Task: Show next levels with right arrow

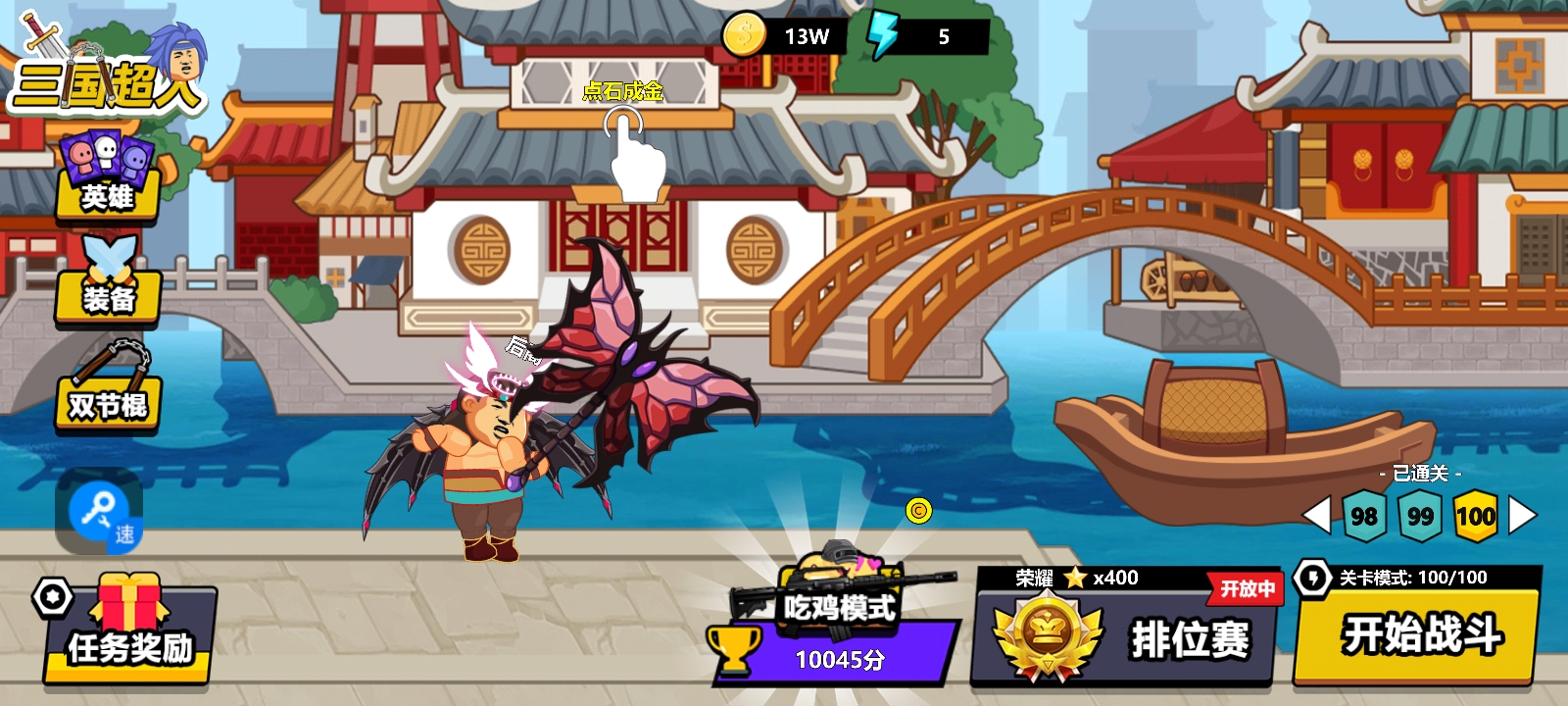Action: (x=1522, y=515)
